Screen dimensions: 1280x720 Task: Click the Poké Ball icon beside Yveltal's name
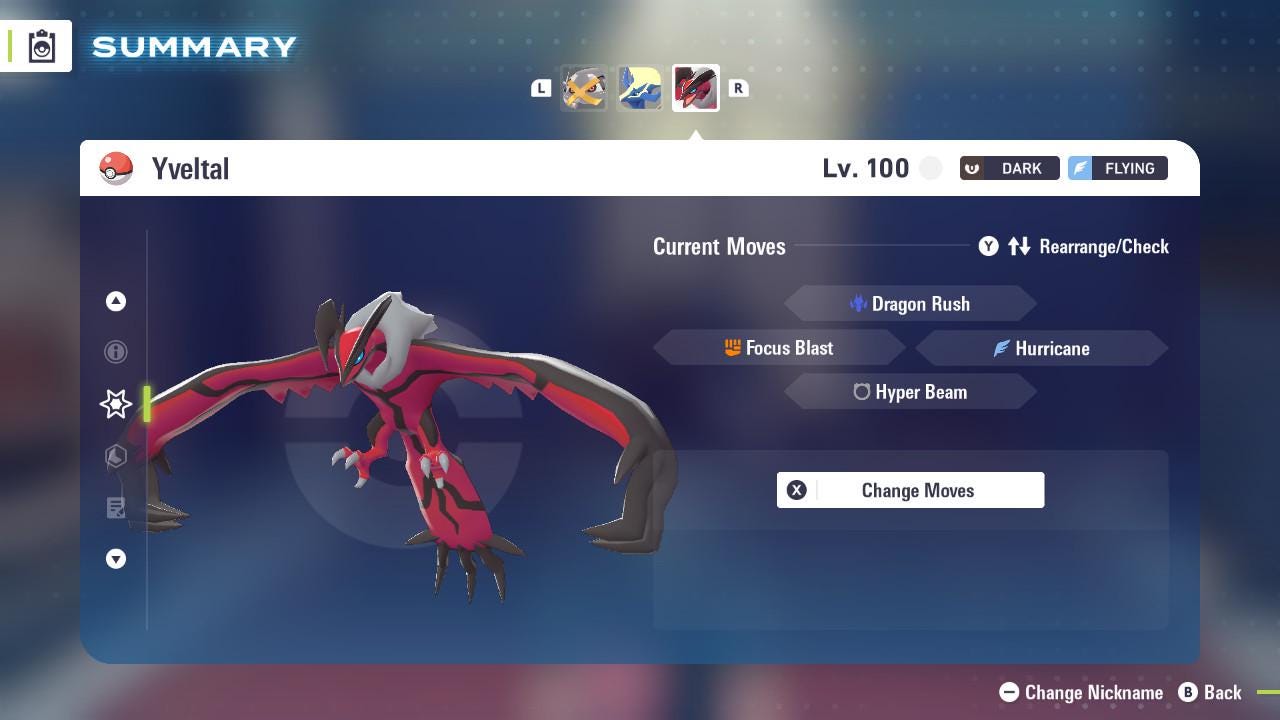point(116,168)
